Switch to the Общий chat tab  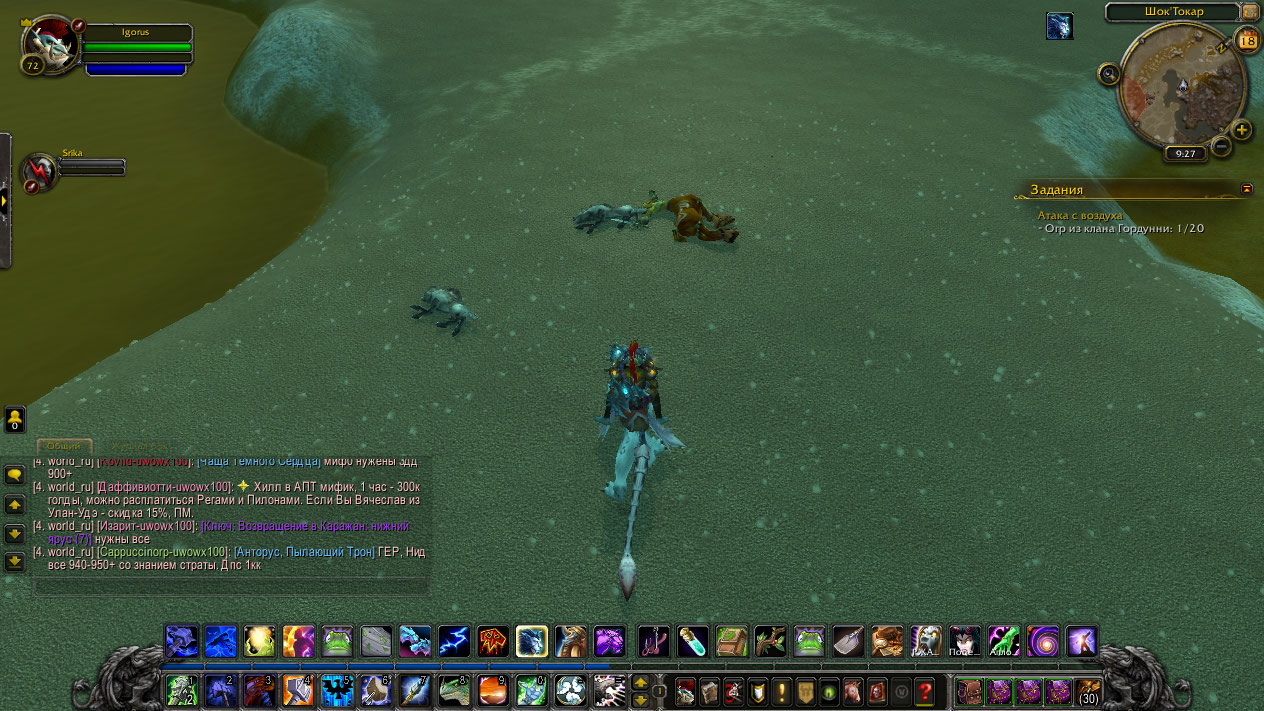click(64, 446)
